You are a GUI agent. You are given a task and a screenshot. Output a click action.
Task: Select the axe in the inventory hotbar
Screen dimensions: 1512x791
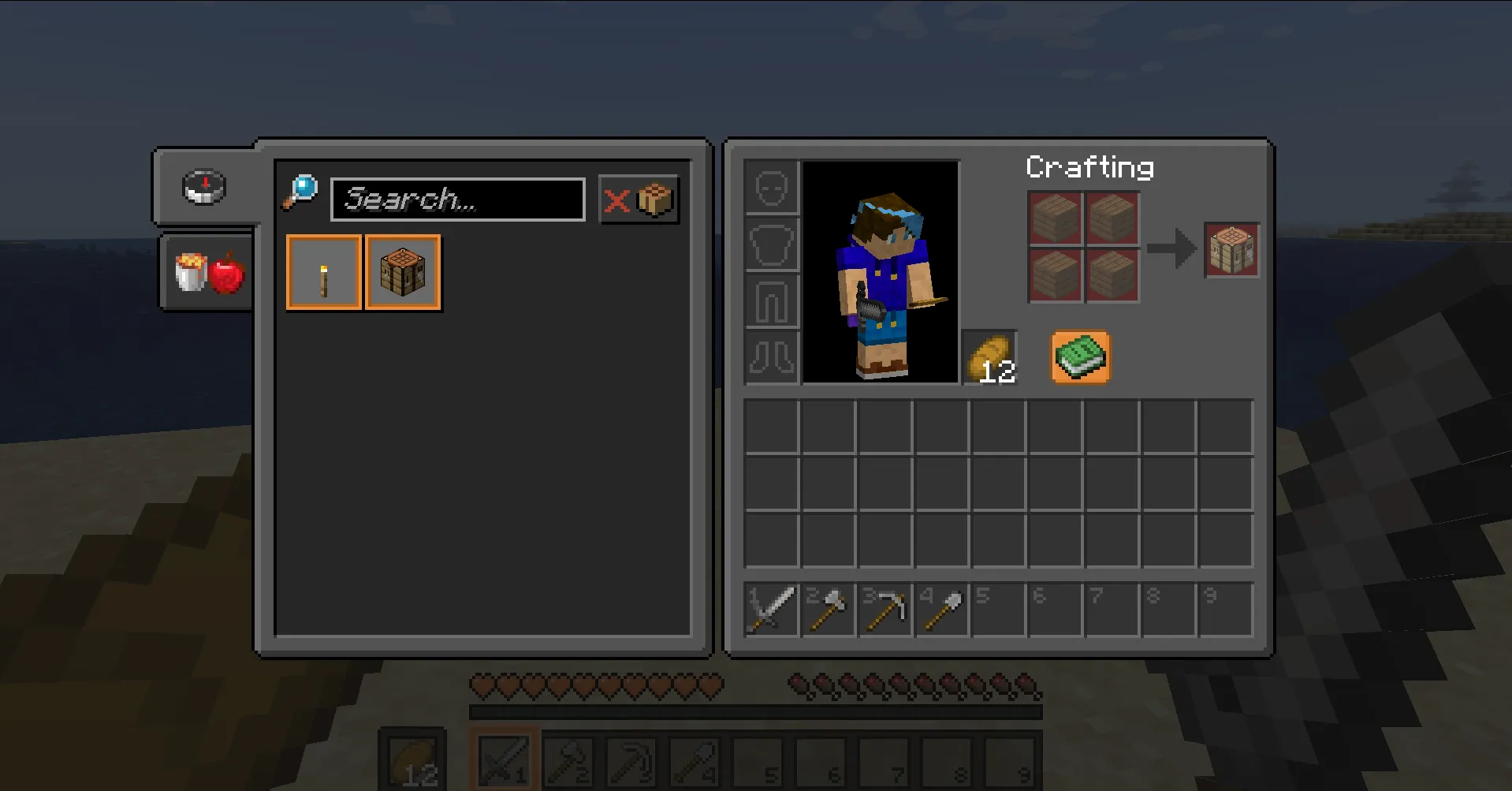pyautogui.click(x=829, y=607)
